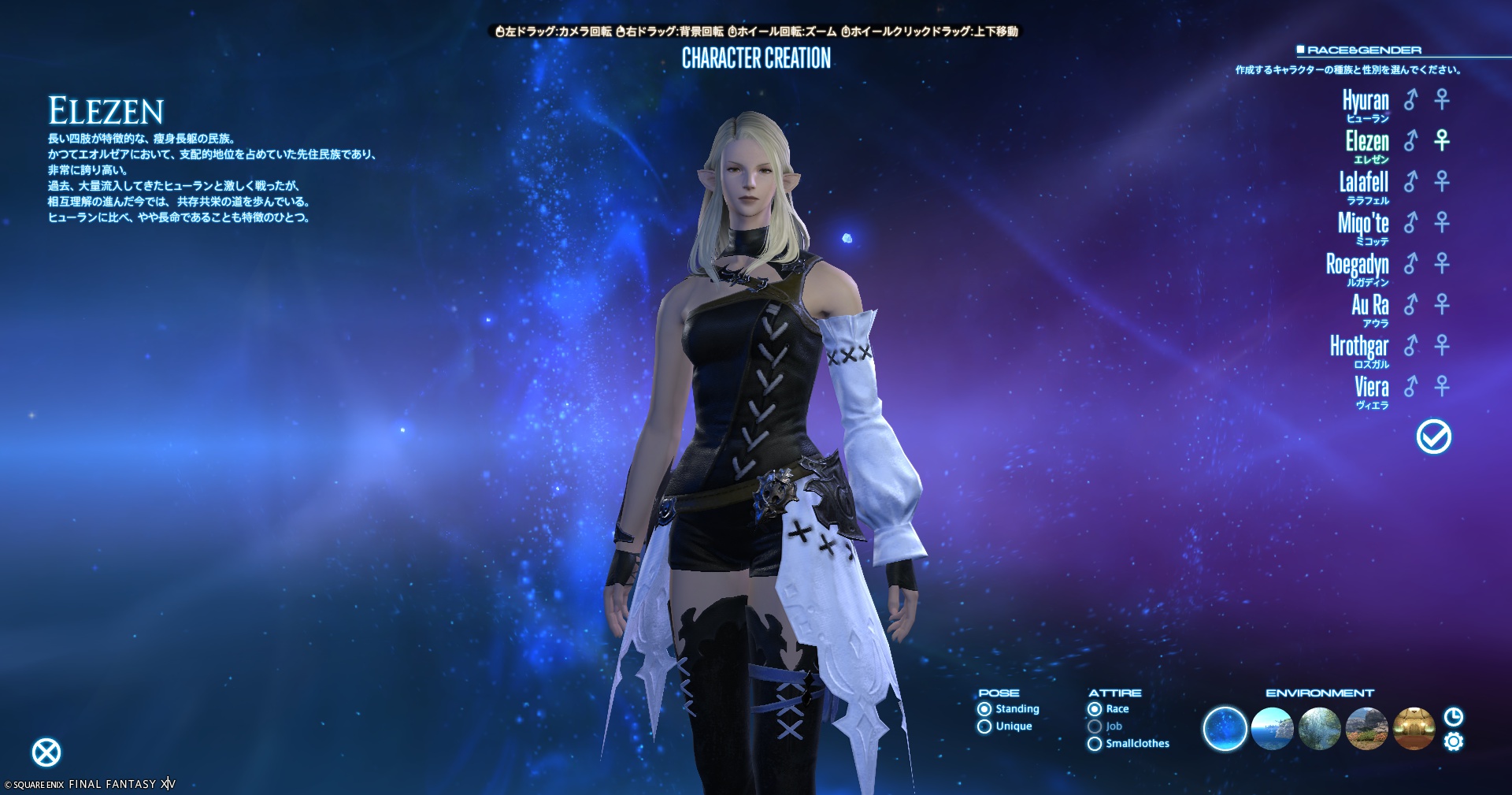The width and height of the screenshot is (1512, 795).
Task: Select the Race attire option
Action: point(1095,709)
